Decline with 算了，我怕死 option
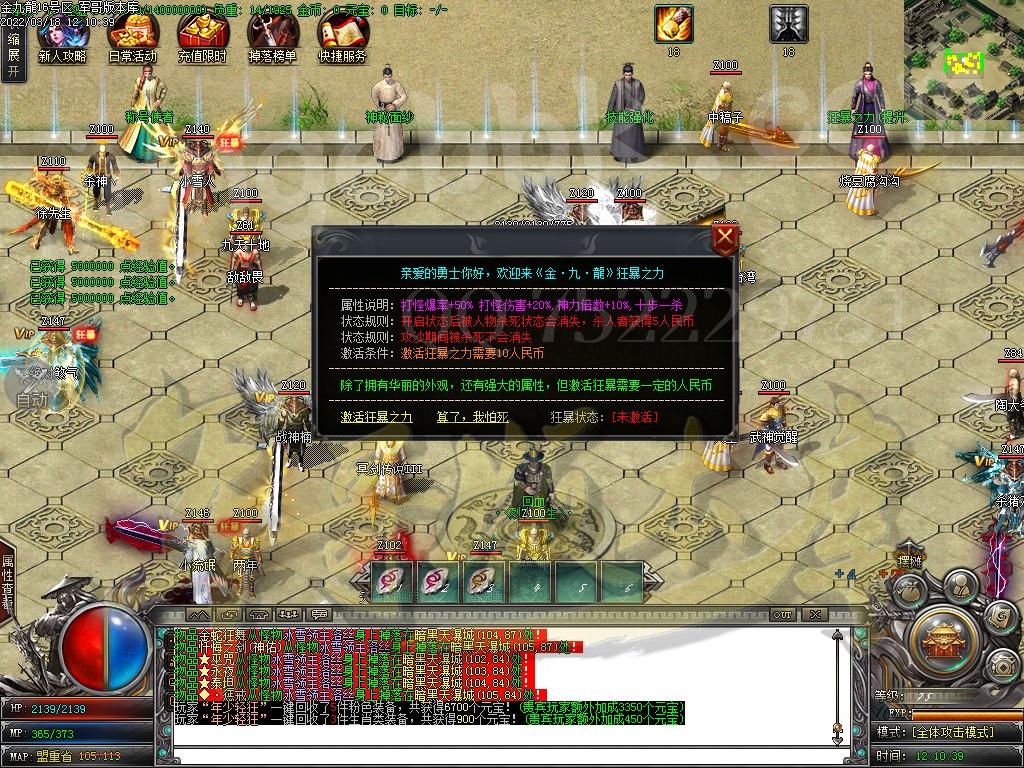Viewport: 1024px width, 768px height. tap(472, 416)
